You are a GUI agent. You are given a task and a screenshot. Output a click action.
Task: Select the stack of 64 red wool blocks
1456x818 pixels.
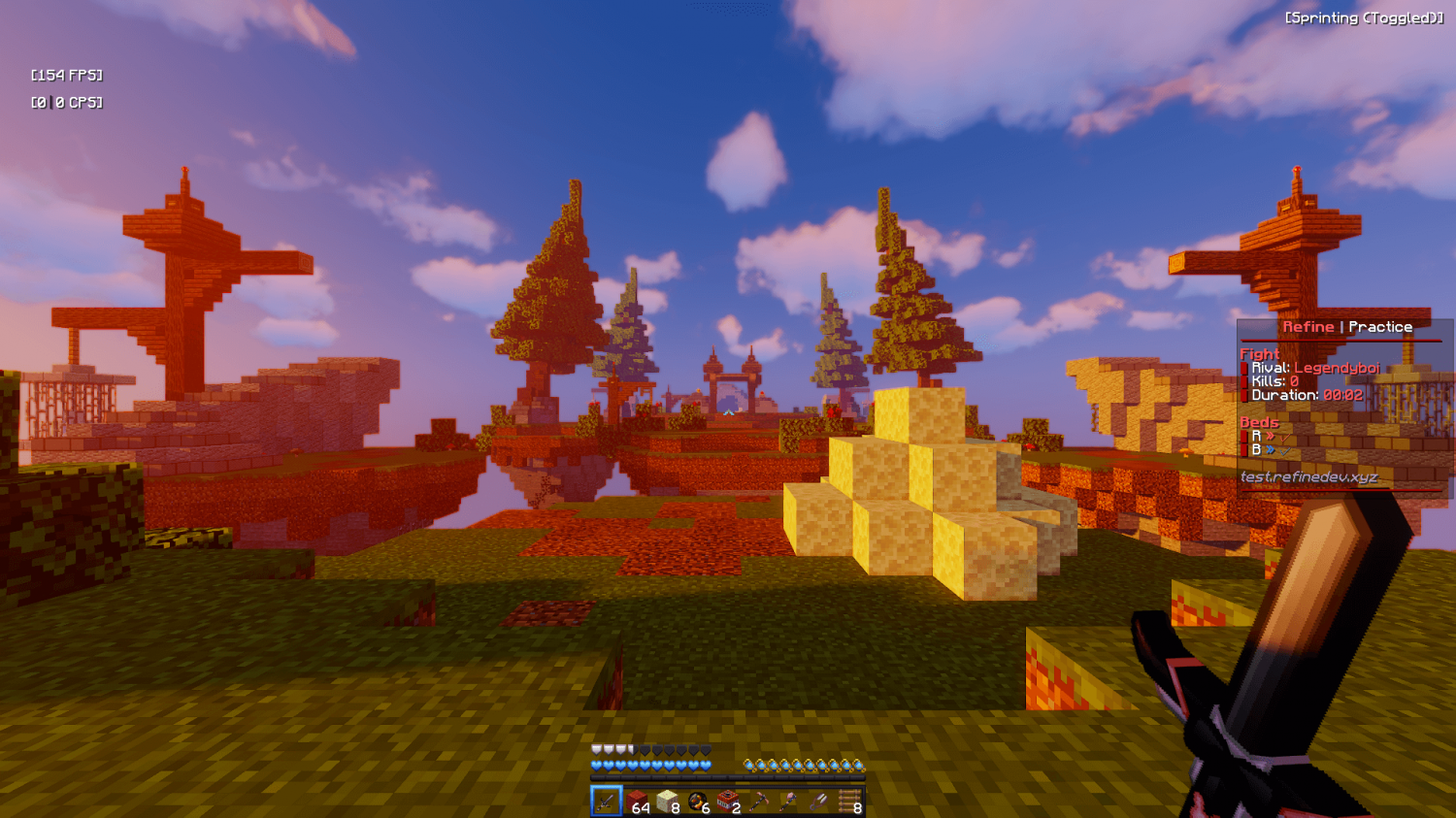[637, 803]
